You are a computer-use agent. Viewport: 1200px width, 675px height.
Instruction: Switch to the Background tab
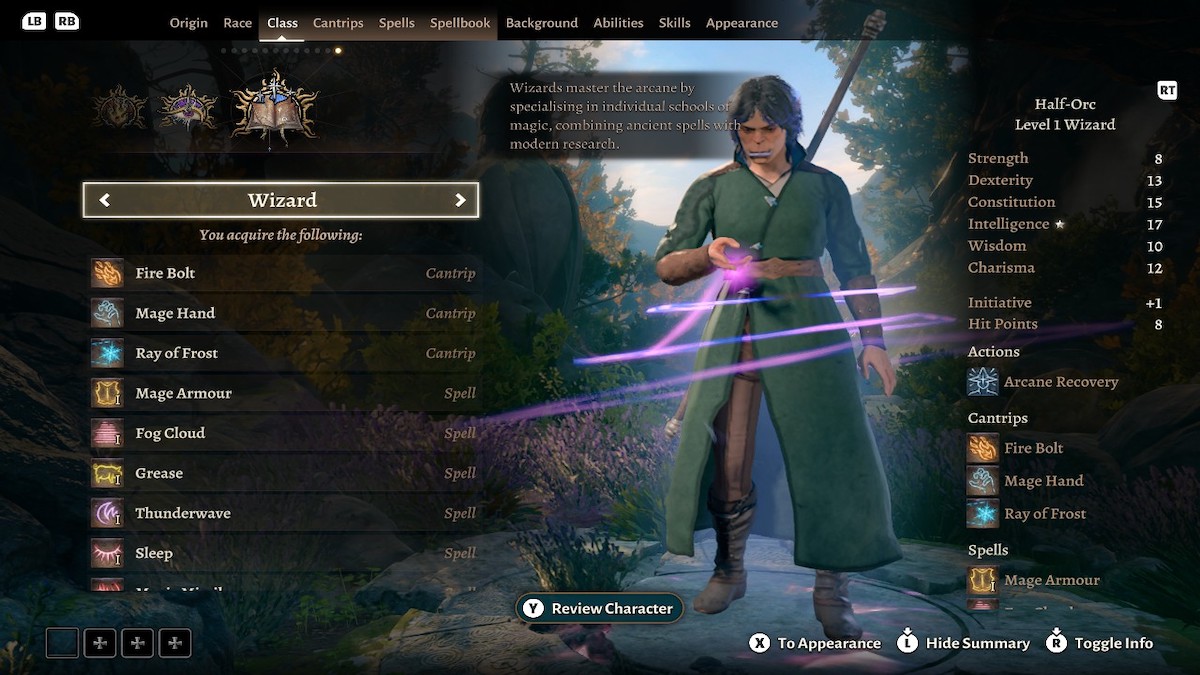(542, 23)
